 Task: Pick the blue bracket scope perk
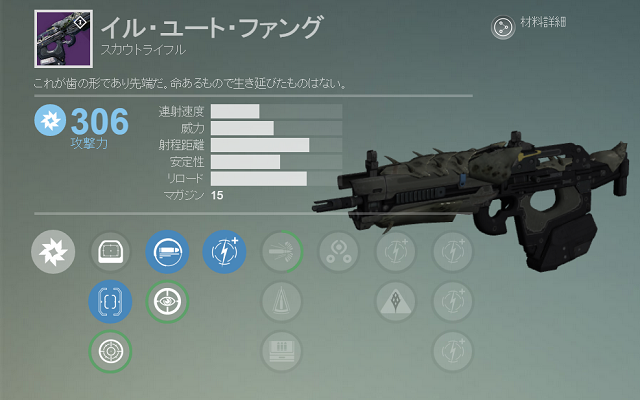click(110, 300)
